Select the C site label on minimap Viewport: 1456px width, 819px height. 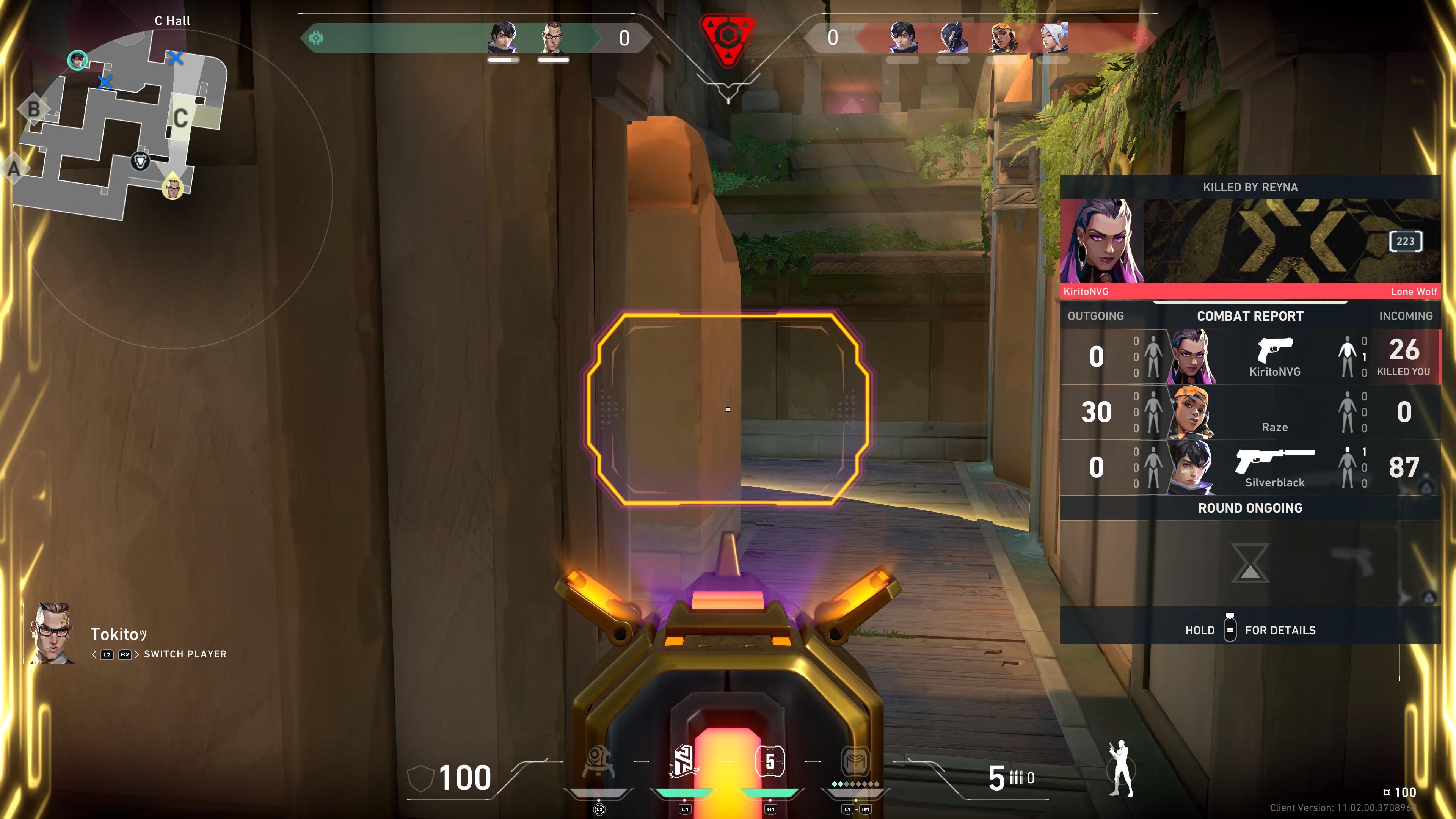pyautogui.click(x=180, y=118)
